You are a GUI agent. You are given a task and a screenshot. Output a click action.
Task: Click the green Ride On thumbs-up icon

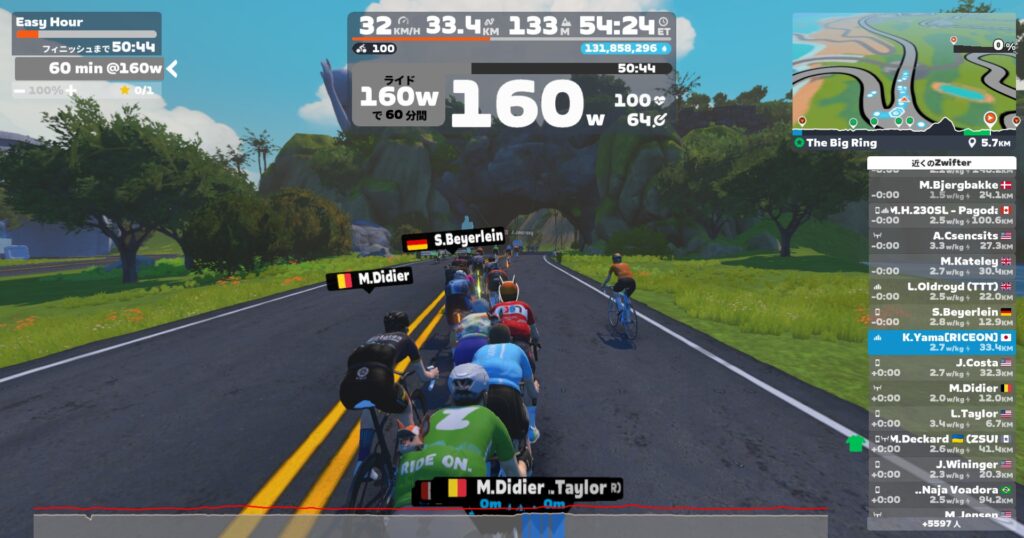(x=854, y=443)
